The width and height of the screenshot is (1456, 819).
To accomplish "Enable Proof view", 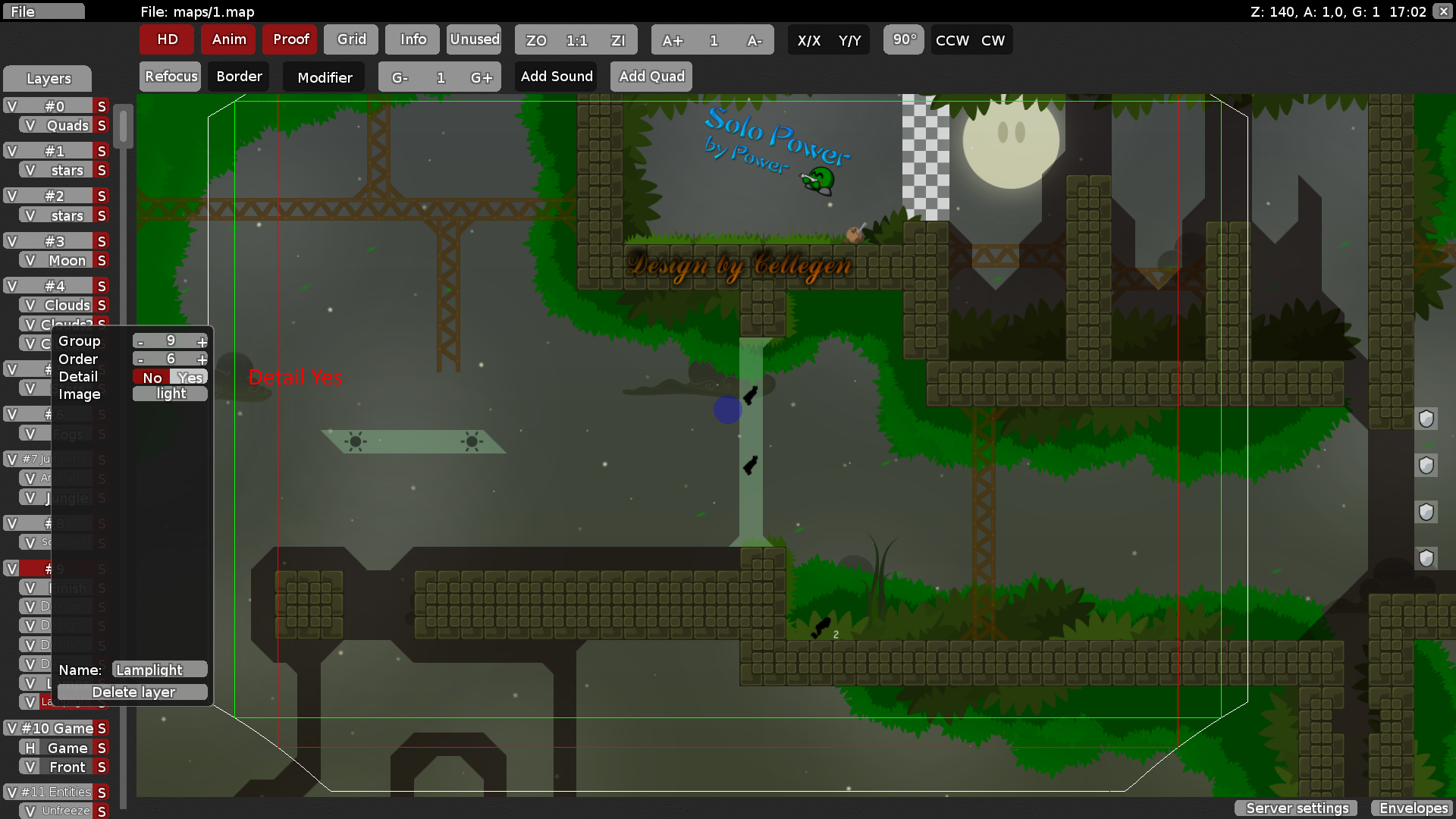I will click(290, 39).
